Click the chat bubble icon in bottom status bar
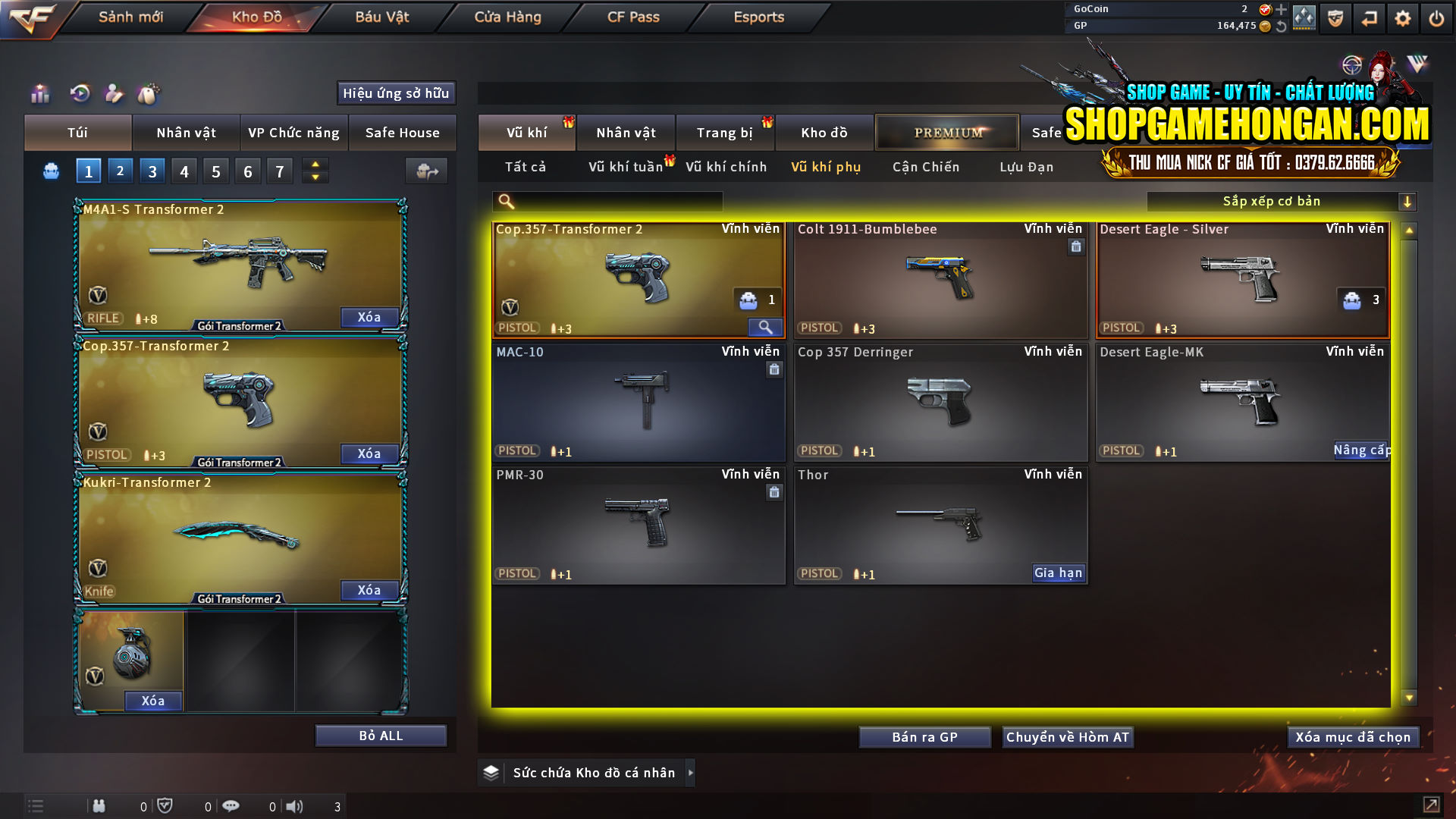Screen dimensions: 1456x819 [x=231, y=805]
